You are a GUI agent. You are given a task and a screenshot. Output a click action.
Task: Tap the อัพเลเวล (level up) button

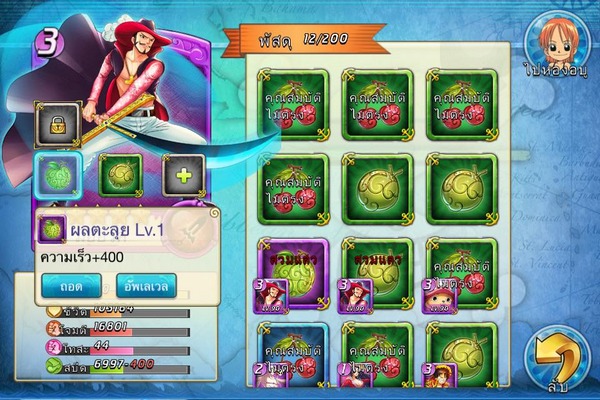(145, 285)
